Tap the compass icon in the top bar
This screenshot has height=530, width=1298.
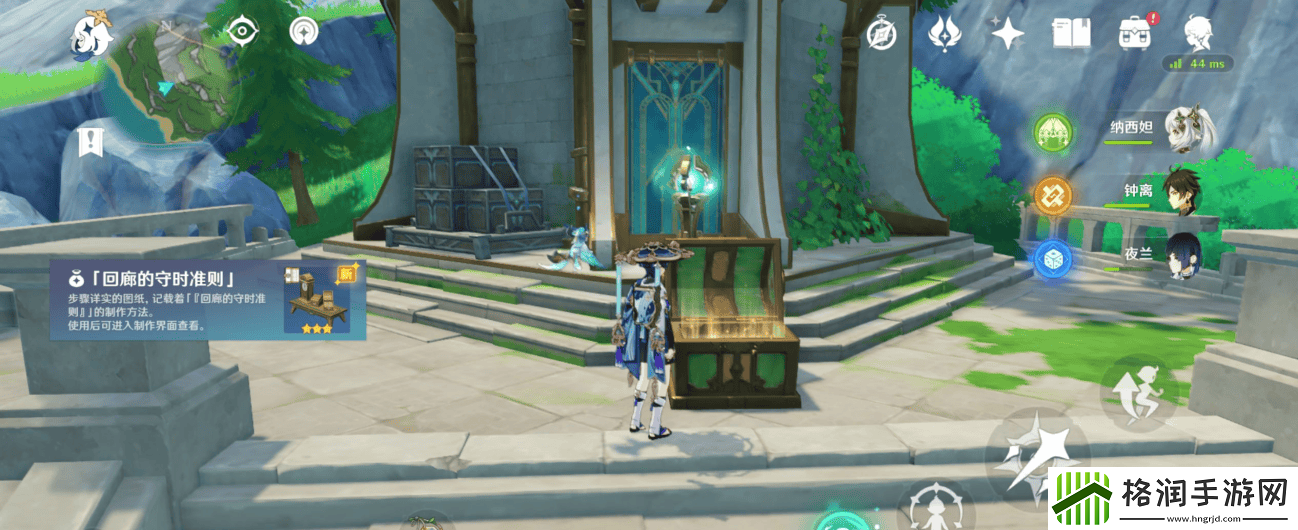click(881, 35)
